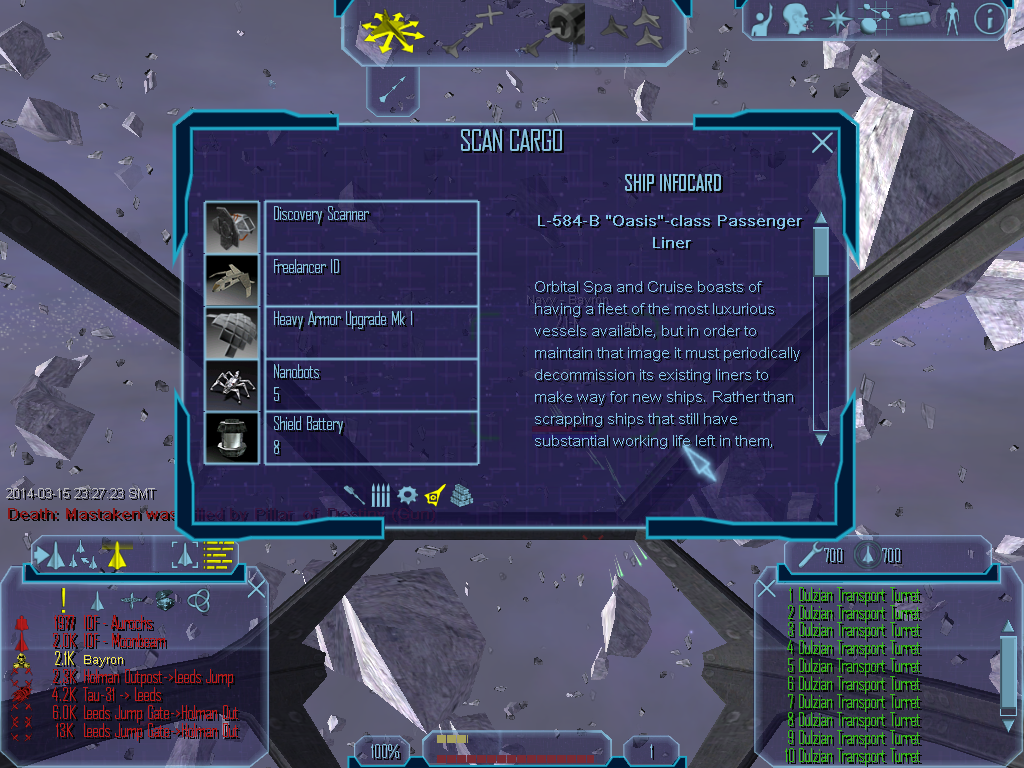Image resolution: width=1024 pixels, height=768 pixels.
Task: Show the equipment filter with the gear icon
Action: (x=407, y=495)
